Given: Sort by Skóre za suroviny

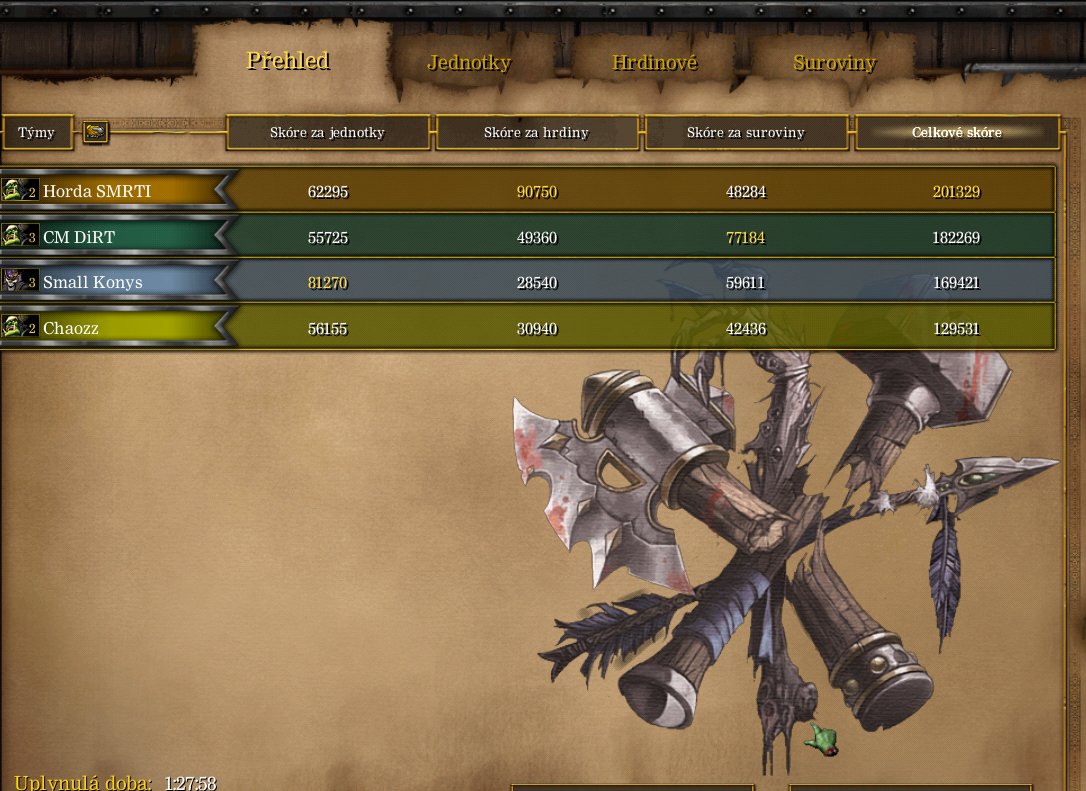Looking at the screenshot, I should point(745,133).
